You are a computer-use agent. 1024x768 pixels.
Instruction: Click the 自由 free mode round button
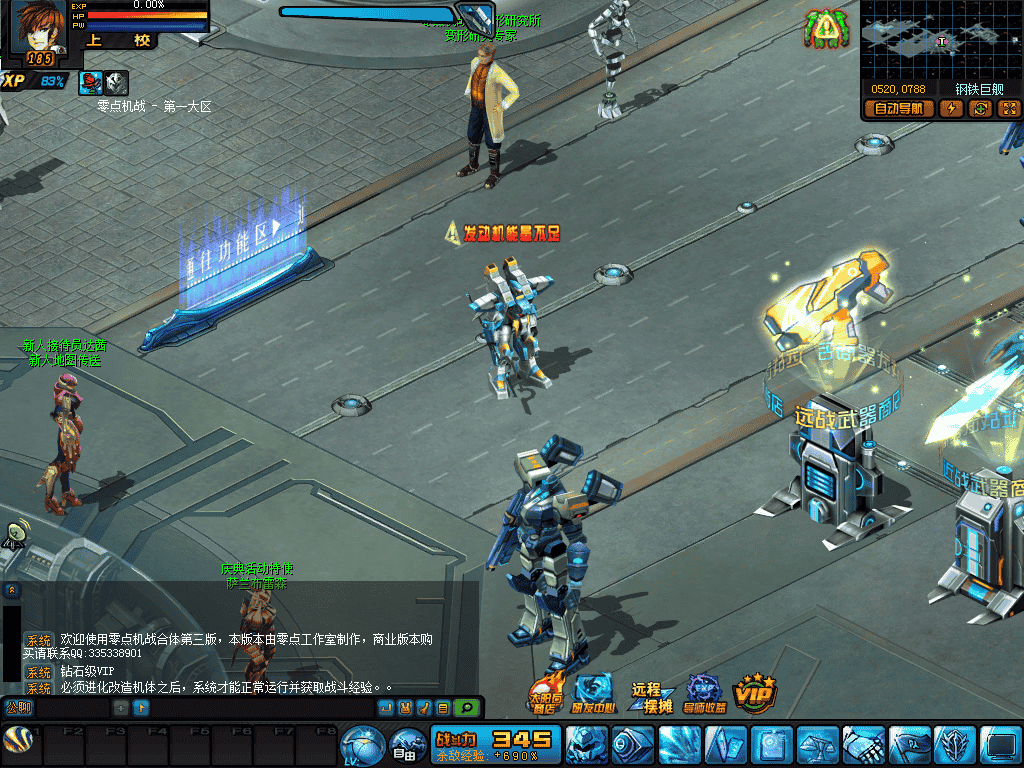[408, 746]
